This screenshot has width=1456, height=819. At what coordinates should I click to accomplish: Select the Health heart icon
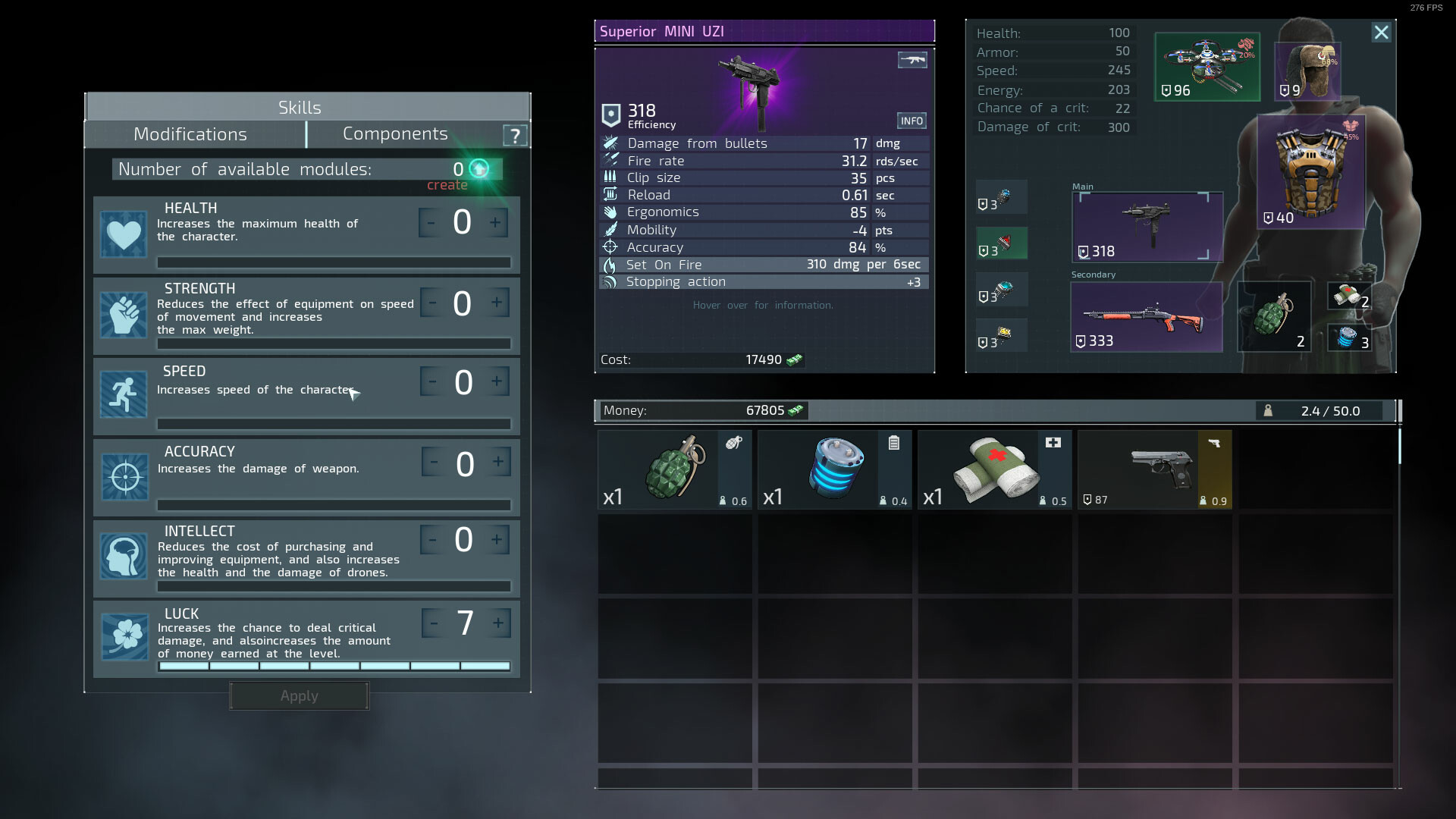pyautogui.click(x=124, y=234)
